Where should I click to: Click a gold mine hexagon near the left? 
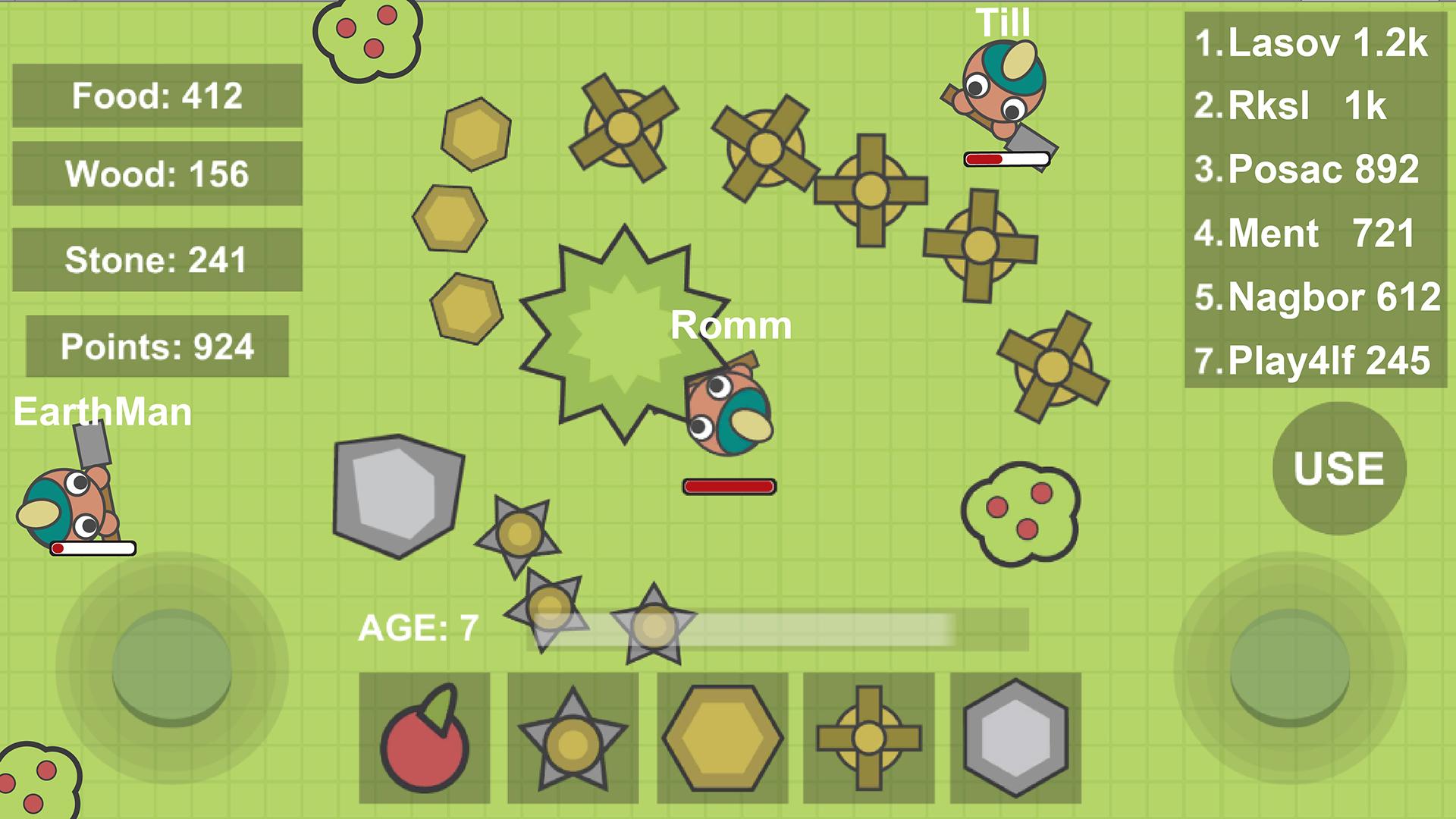click(x=449, y=220)
